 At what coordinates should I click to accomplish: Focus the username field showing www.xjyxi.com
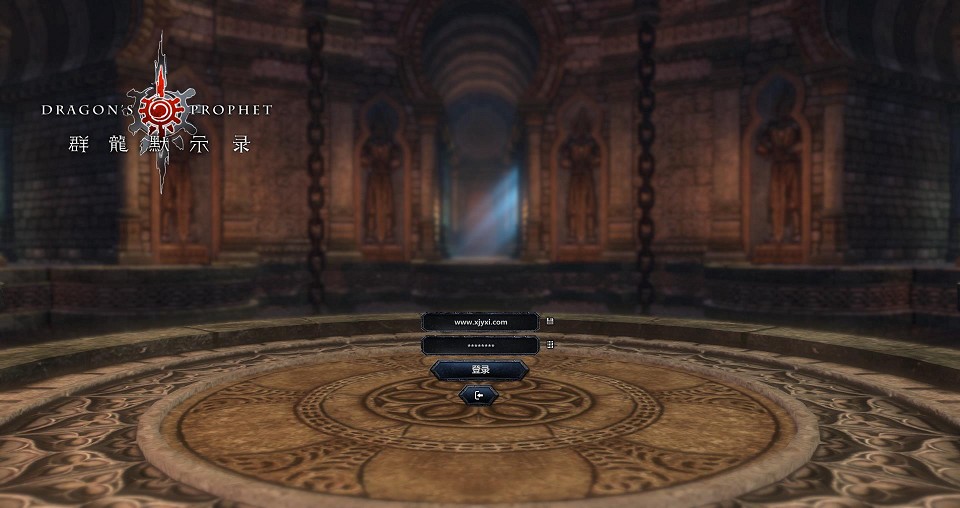pos(480,322)
